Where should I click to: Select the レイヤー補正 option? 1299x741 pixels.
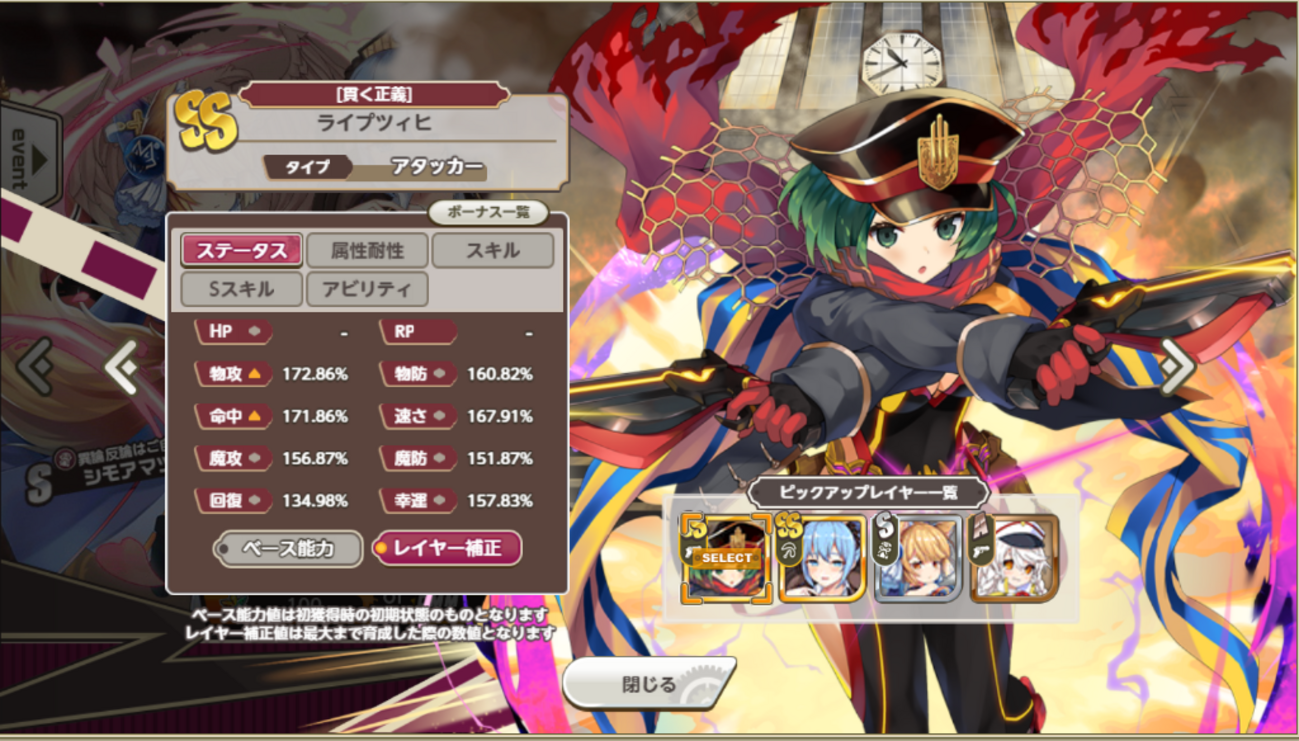[447, 548]
